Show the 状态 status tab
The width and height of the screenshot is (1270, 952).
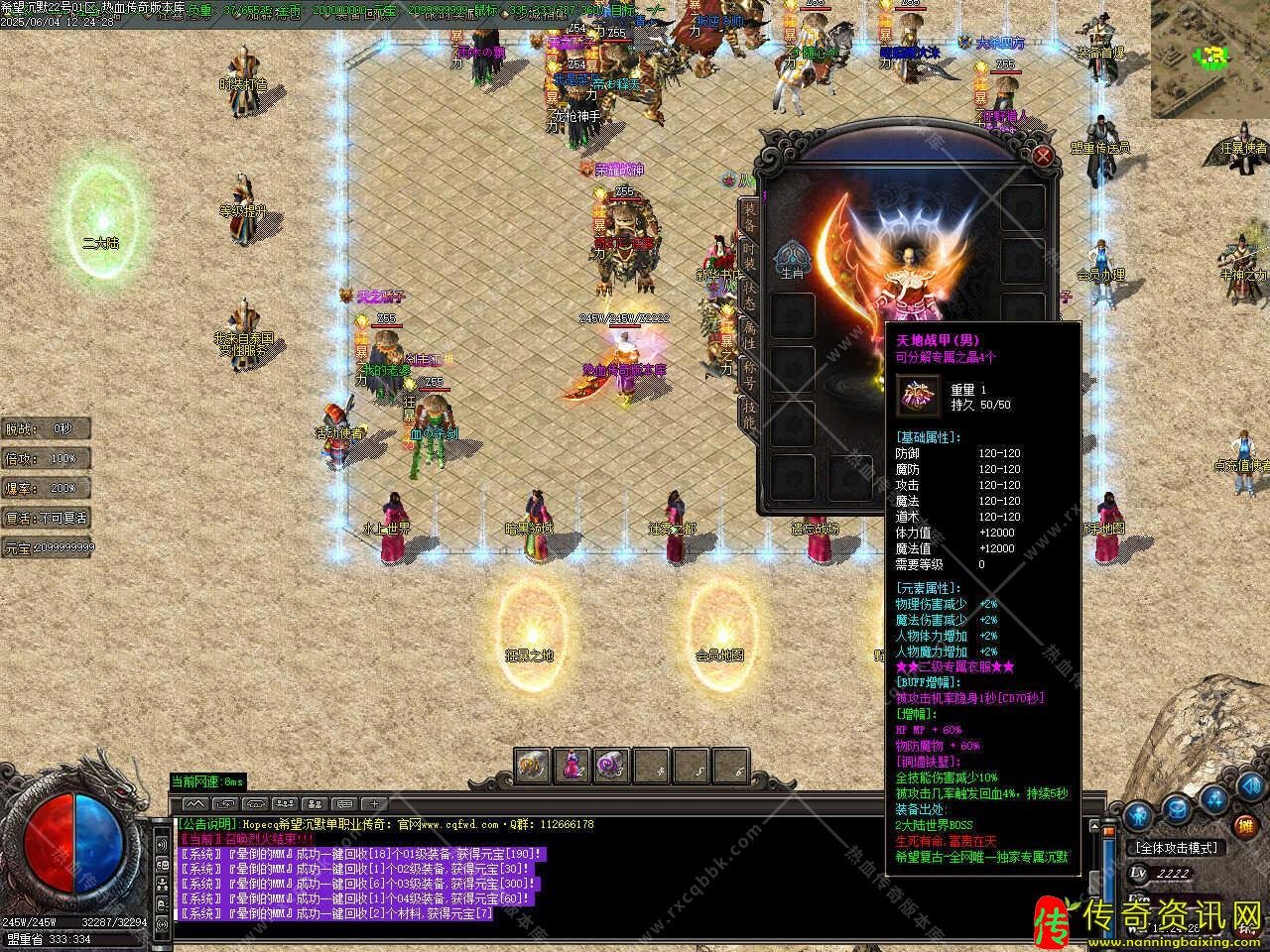(749, 295)
